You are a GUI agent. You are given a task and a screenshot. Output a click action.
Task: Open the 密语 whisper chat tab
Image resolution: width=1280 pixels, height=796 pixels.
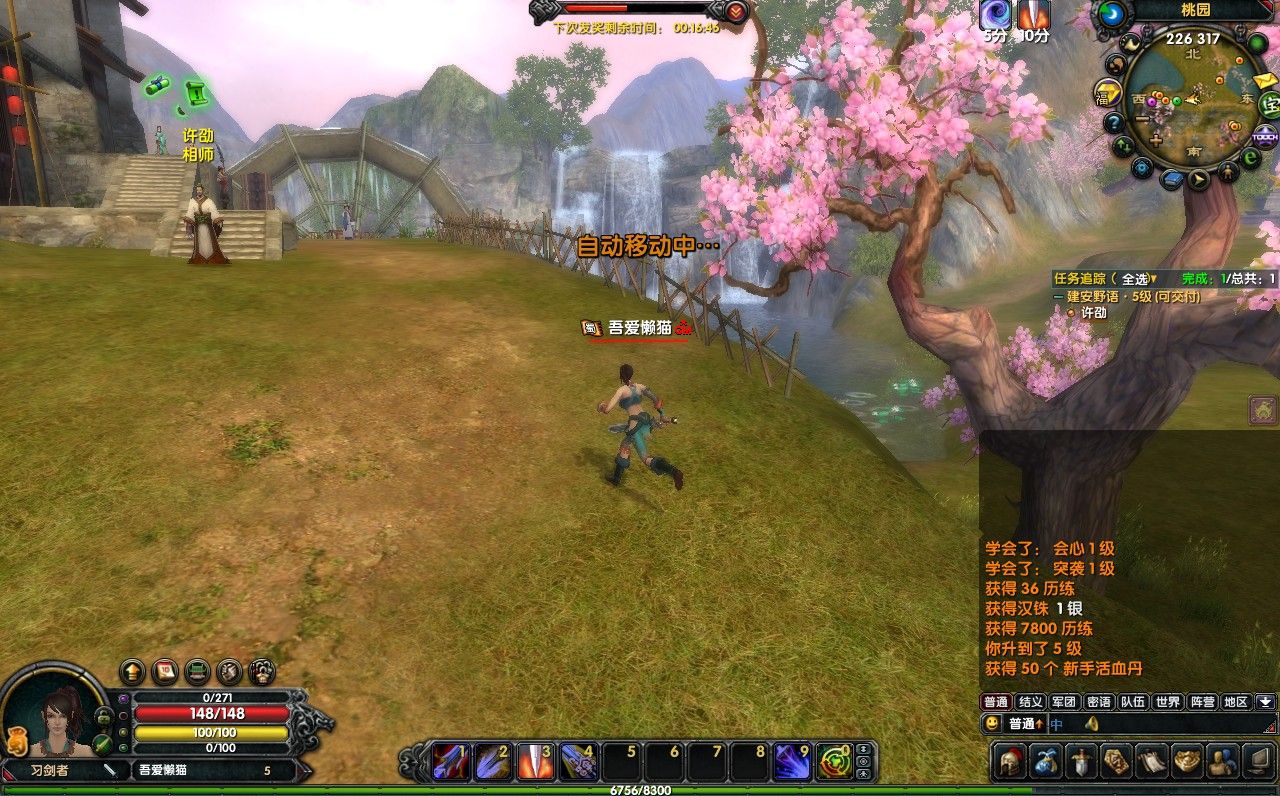click(1098, 702)
